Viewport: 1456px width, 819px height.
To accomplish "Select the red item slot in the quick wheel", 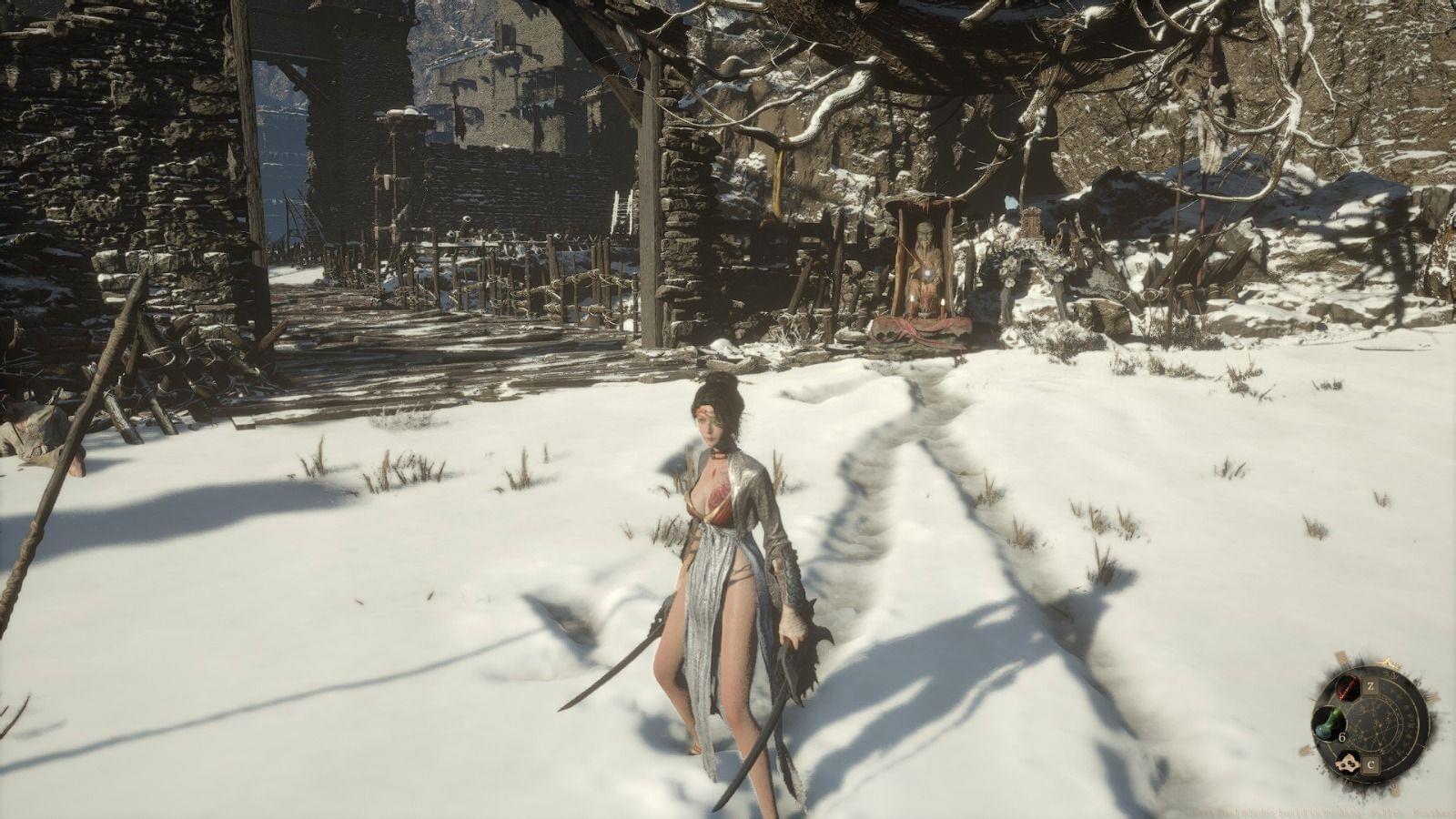I will (1349, 686).
